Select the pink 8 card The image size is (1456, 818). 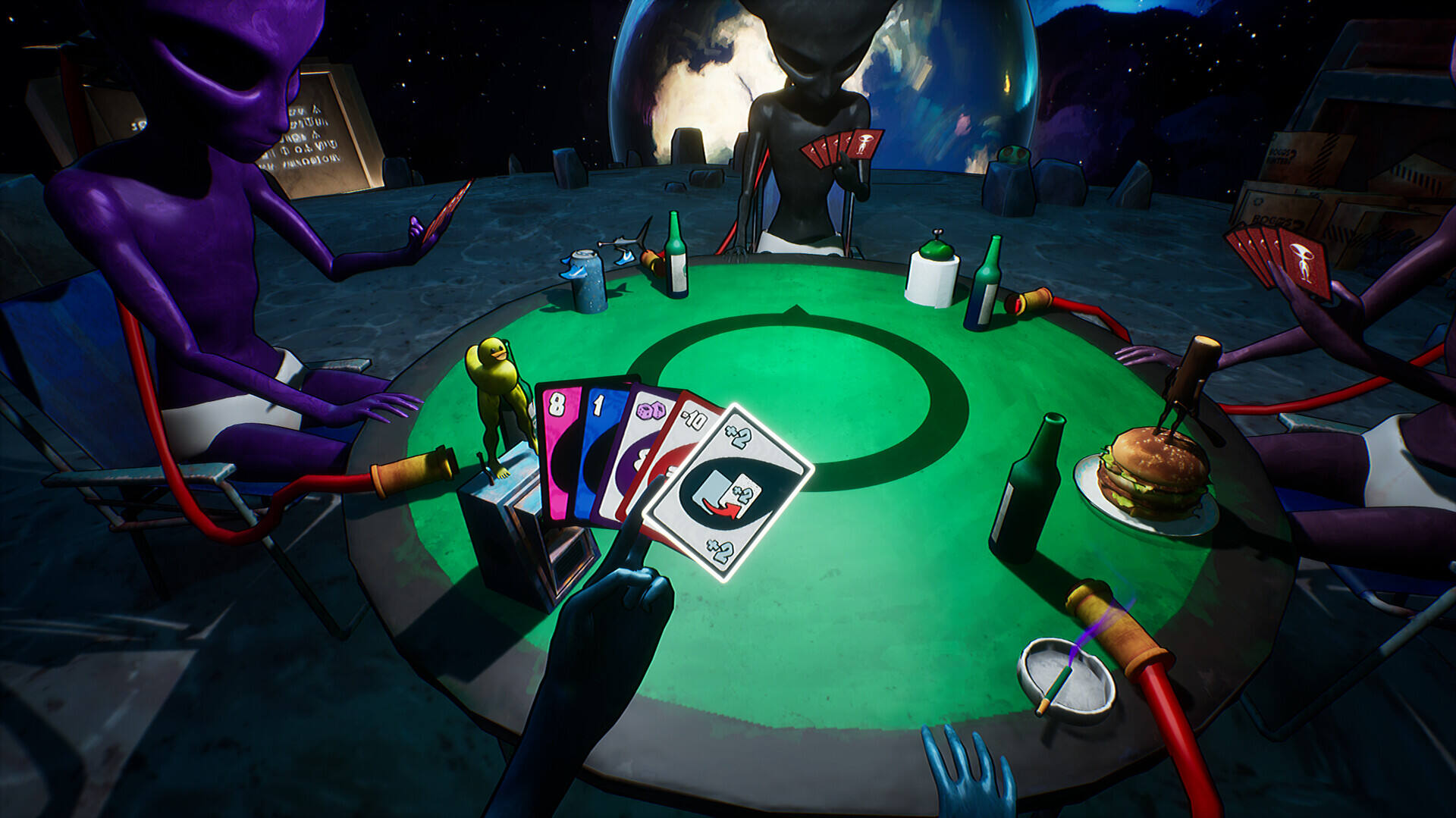(x=558, y=447)
